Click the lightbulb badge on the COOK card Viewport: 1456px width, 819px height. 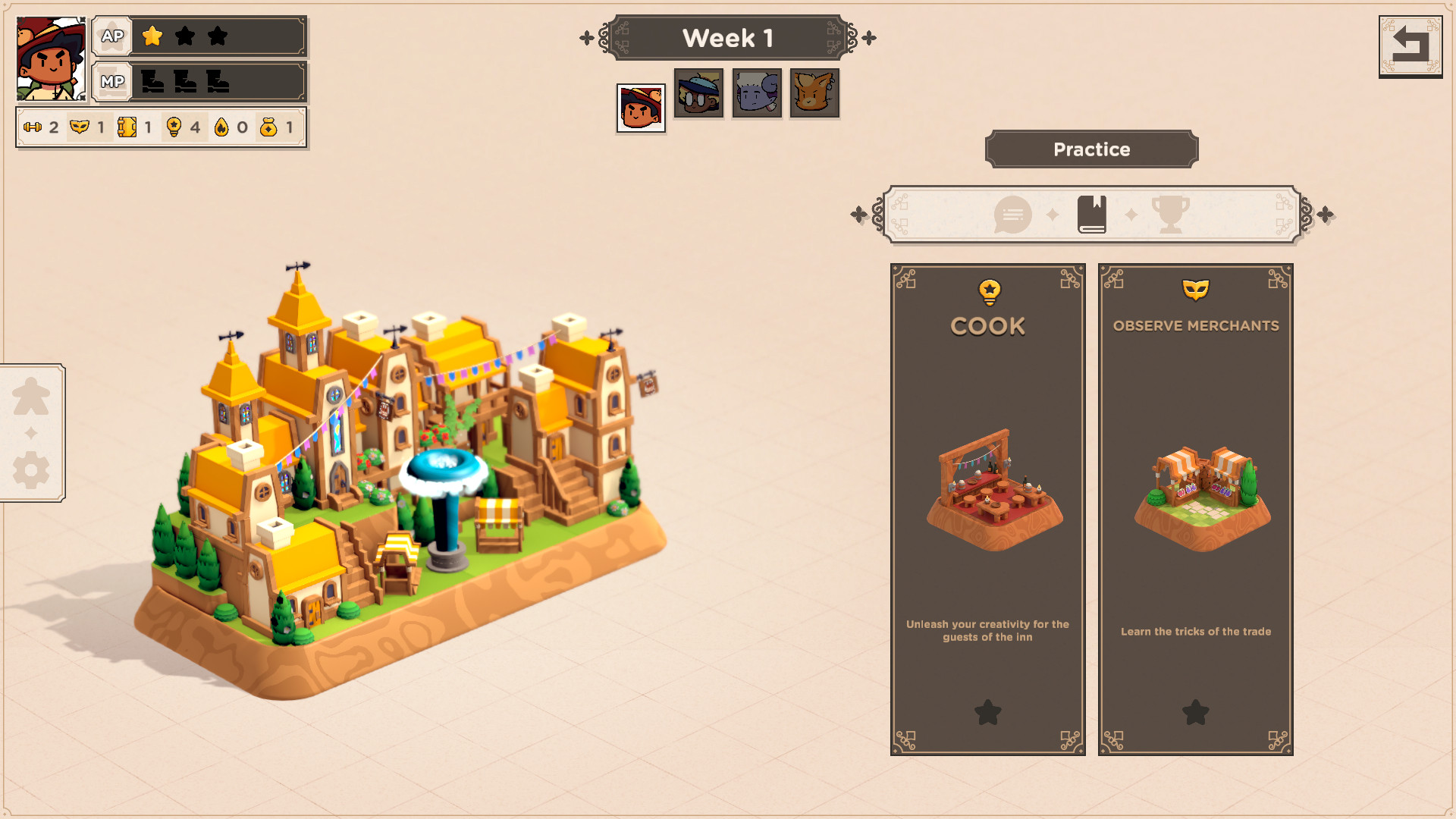pyautogui.click(x=987, y=290)
